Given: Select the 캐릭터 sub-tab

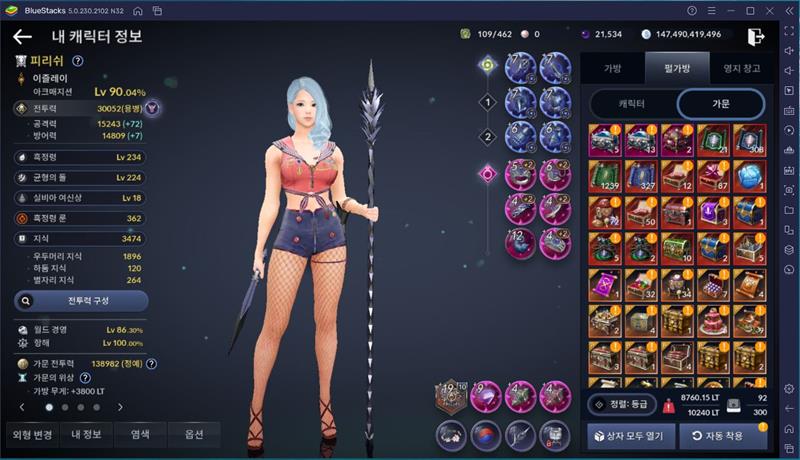Looking at the screenshot, I should point(631,104).
